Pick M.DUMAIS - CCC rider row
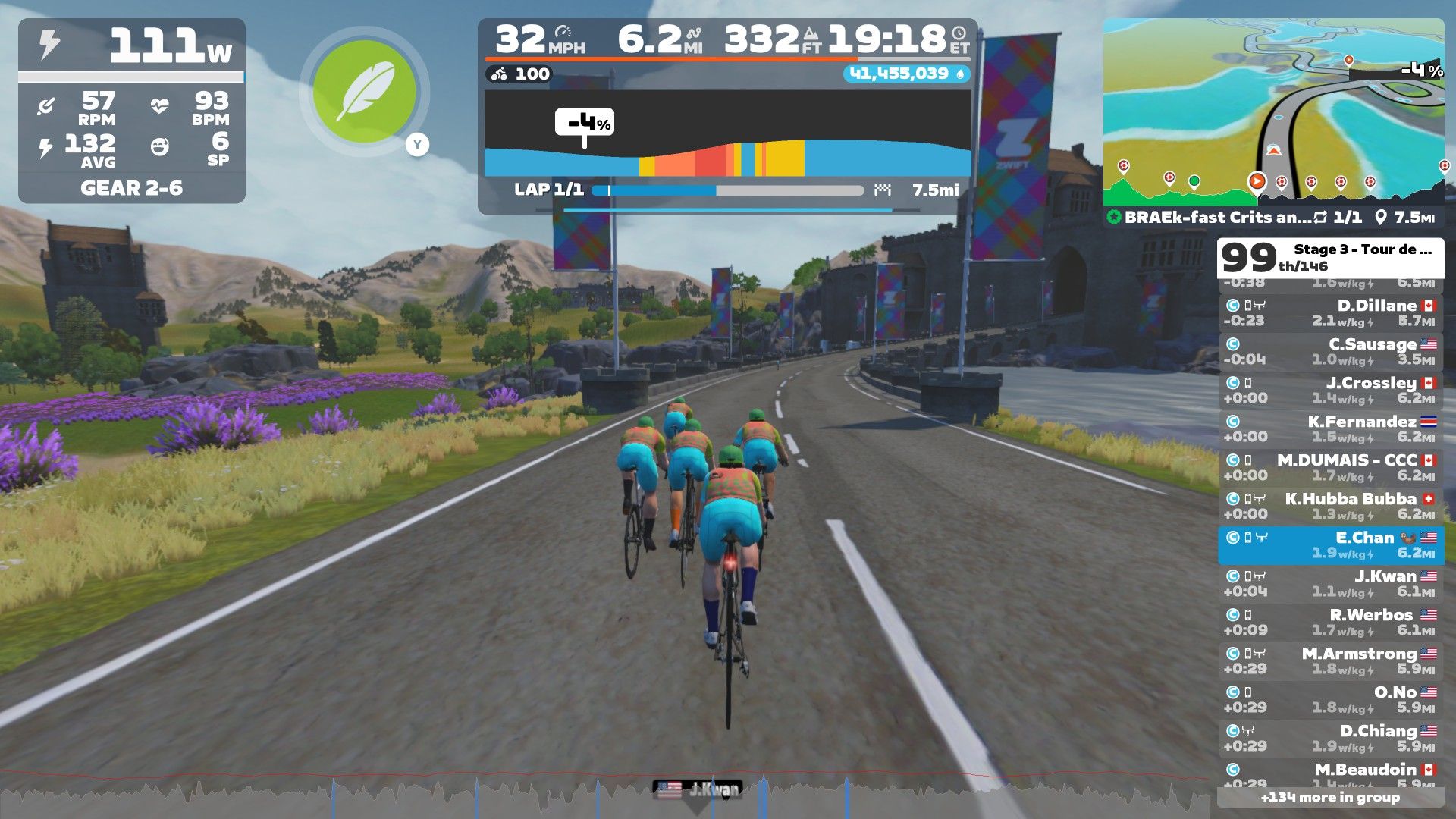 tap(1330, 468)
